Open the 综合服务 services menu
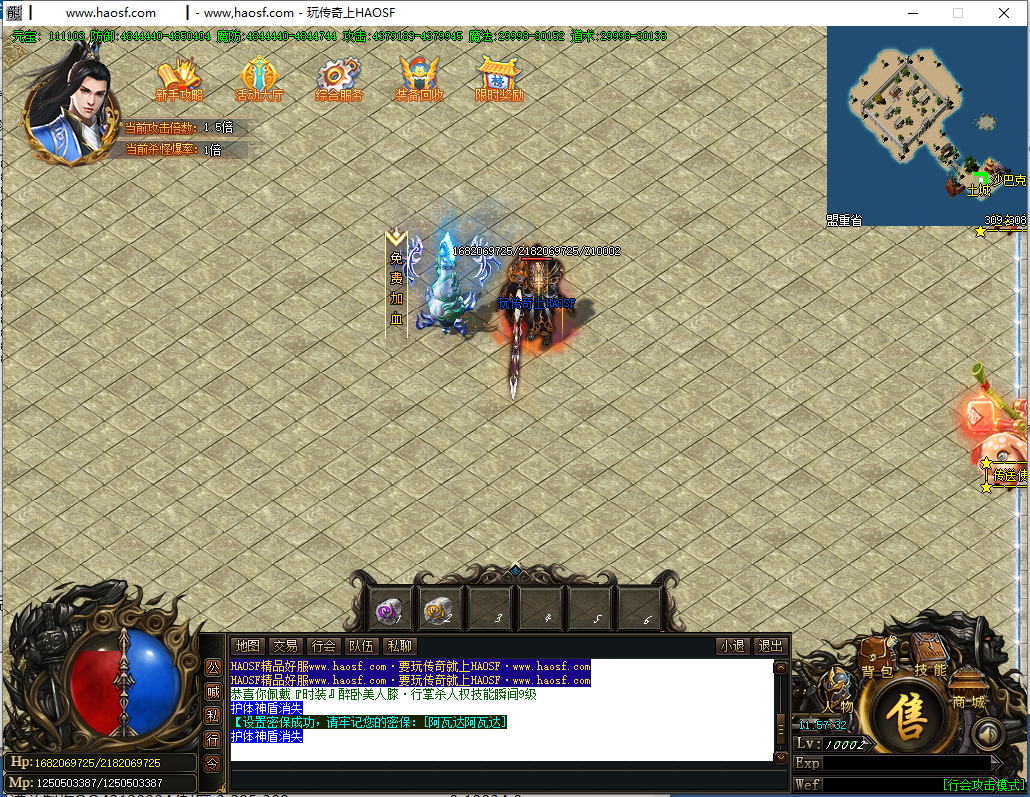 [x=338, y=79]
